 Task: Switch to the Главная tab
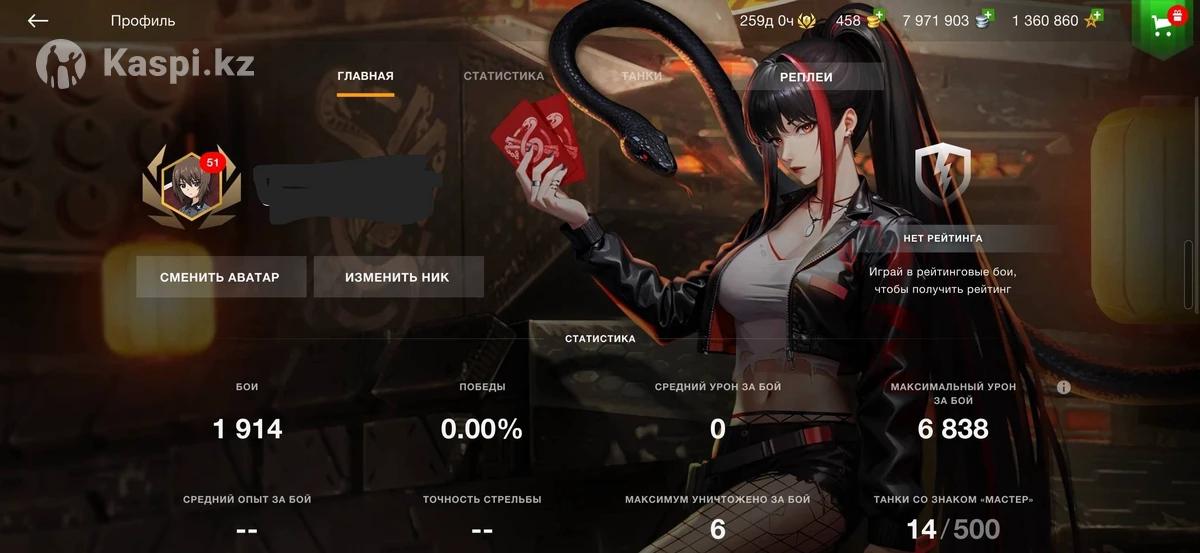[365, 76]
